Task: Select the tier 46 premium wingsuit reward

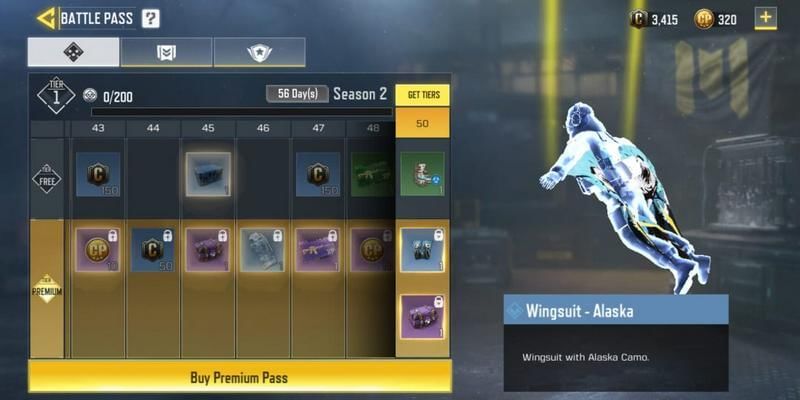Action: point(262,251)
